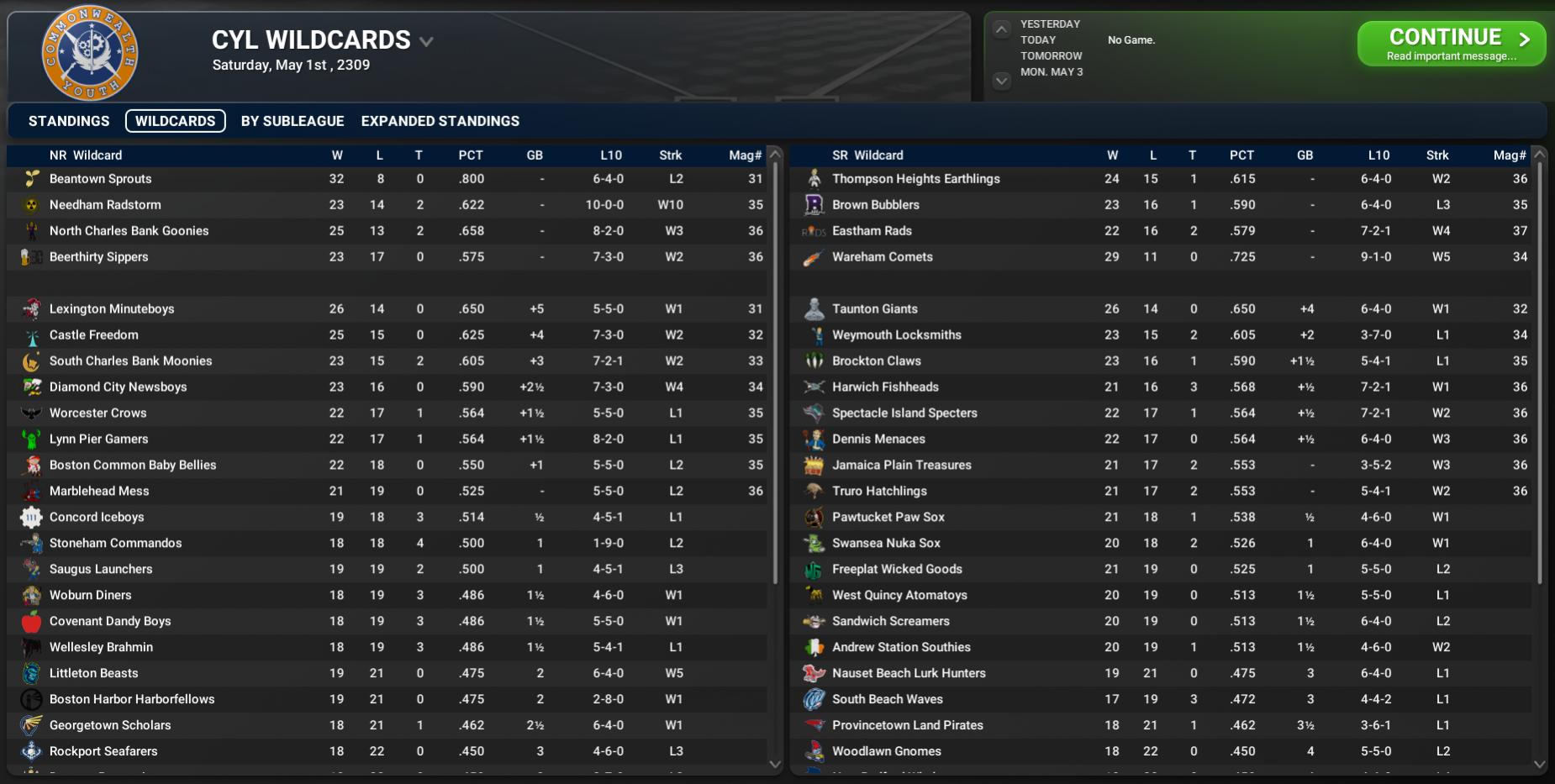Show the Expanded Standings tab
Image resolution: width=1555 pixels, height=784 pixels.
pos(440,121)
